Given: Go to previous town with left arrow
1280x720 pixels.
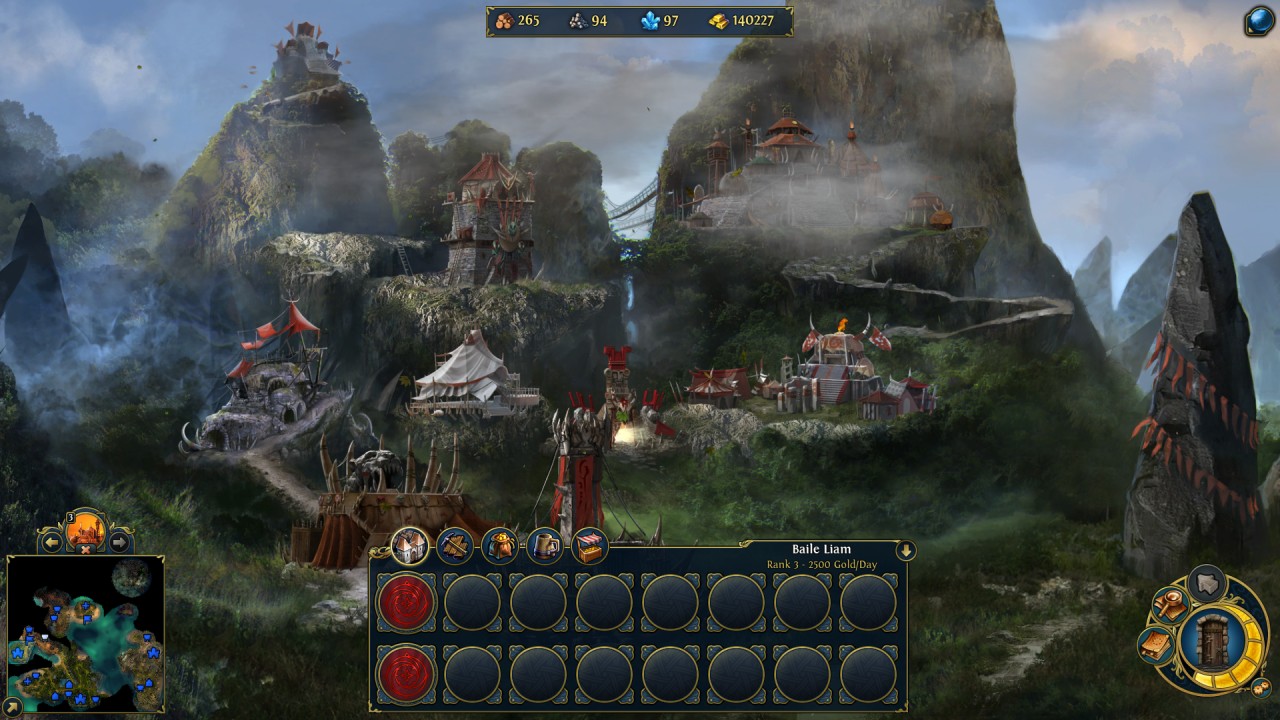Looking at the screenshot, I should point(52,543).
